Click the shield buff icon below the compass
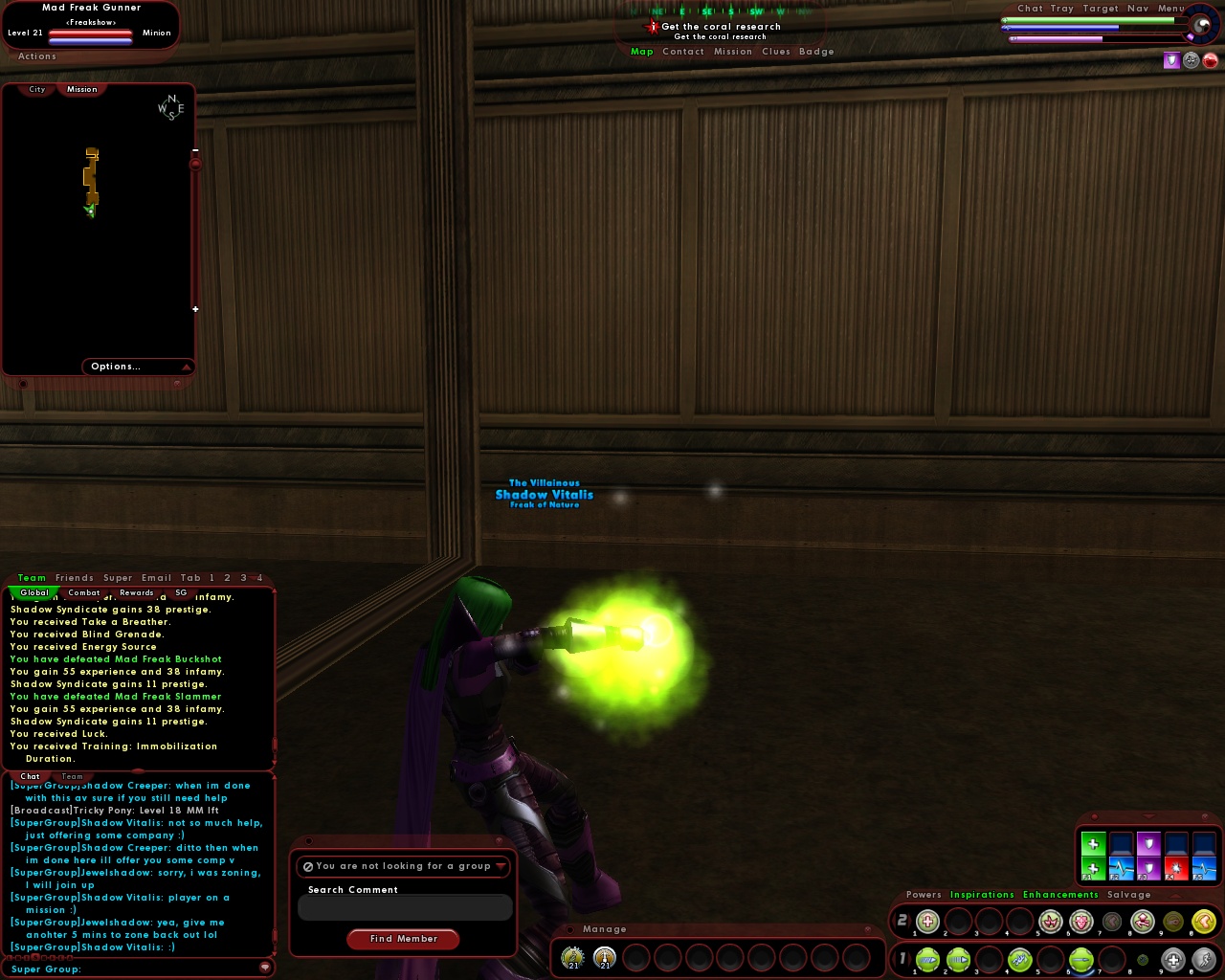The width and height of the screenshot is (1225, 980). point(1171,59)
